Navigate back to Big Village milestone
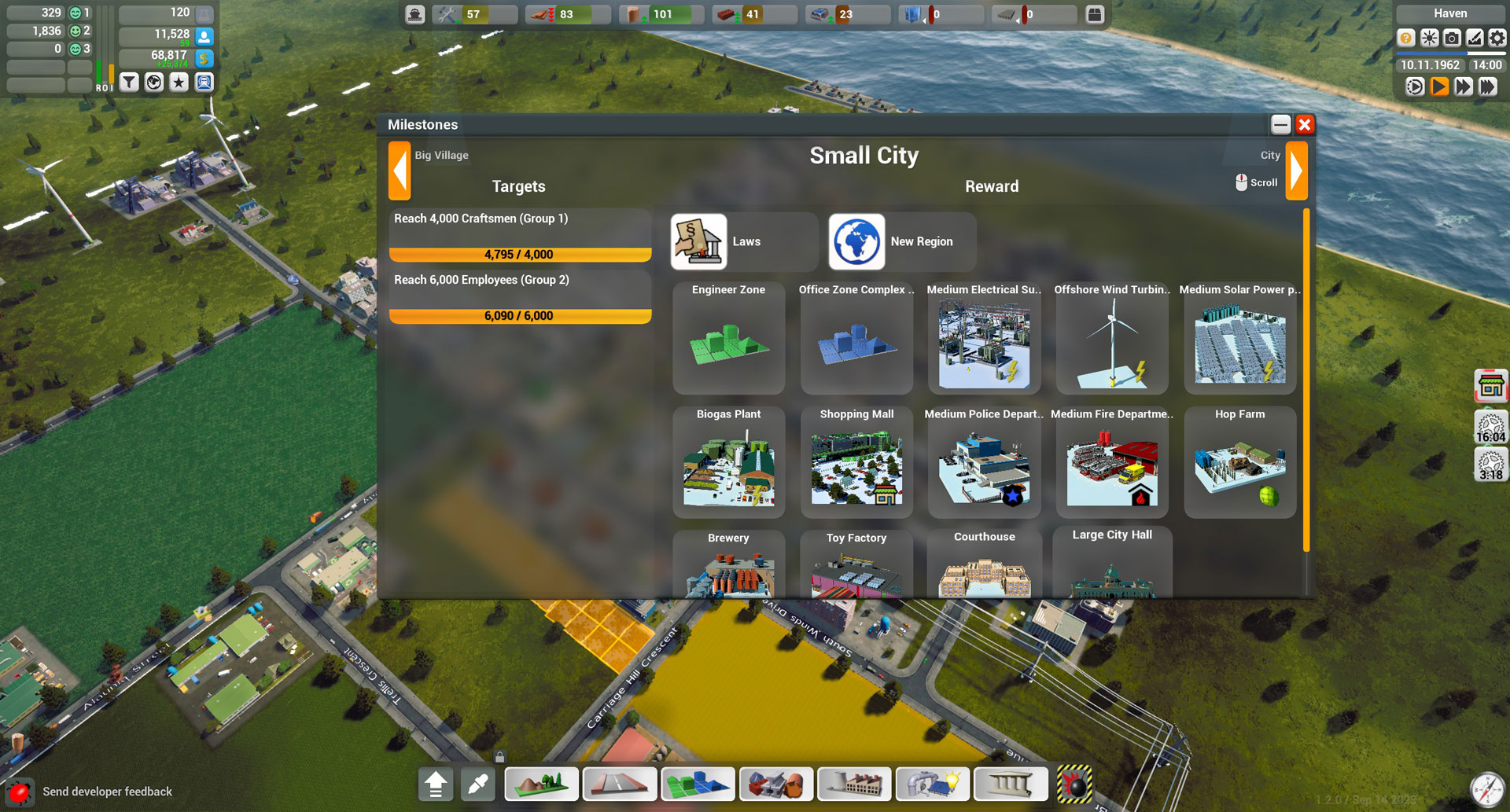The width and height of the screenshot is (1510, 812). tap(399, 171)
